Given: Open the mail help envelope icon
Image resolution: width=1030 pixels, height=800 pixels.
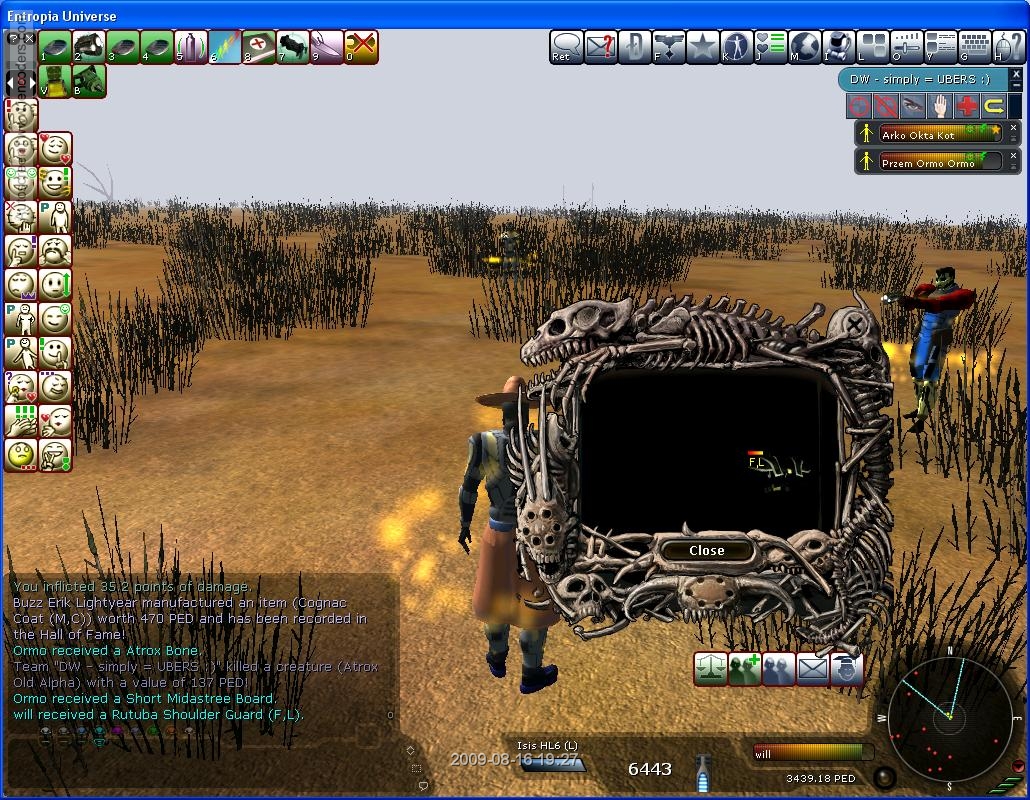Looking at the screenshot, I should click(x=600, y=46).
